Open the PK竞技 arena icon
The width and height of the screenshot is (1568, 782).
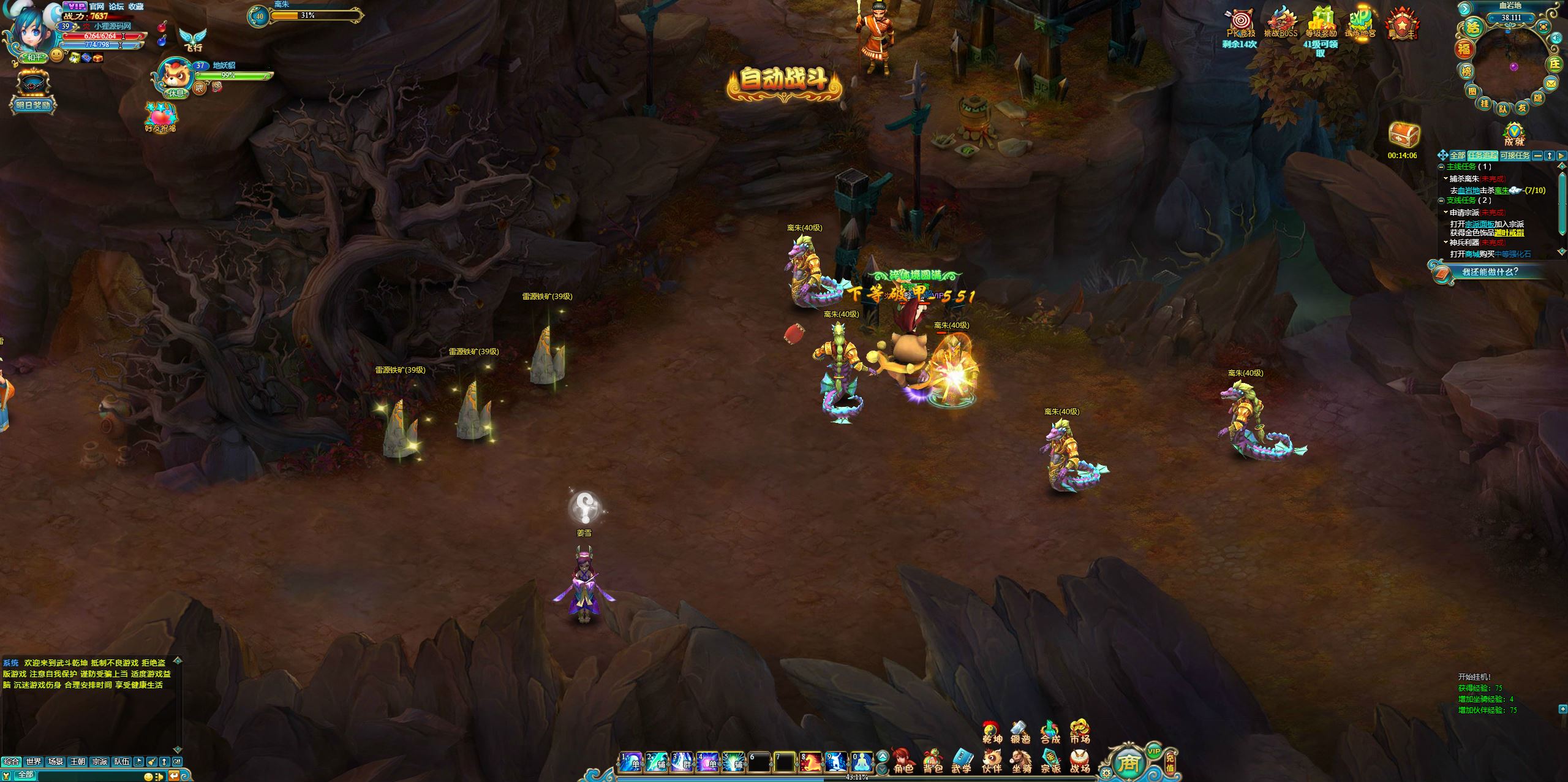[1241, 23]
